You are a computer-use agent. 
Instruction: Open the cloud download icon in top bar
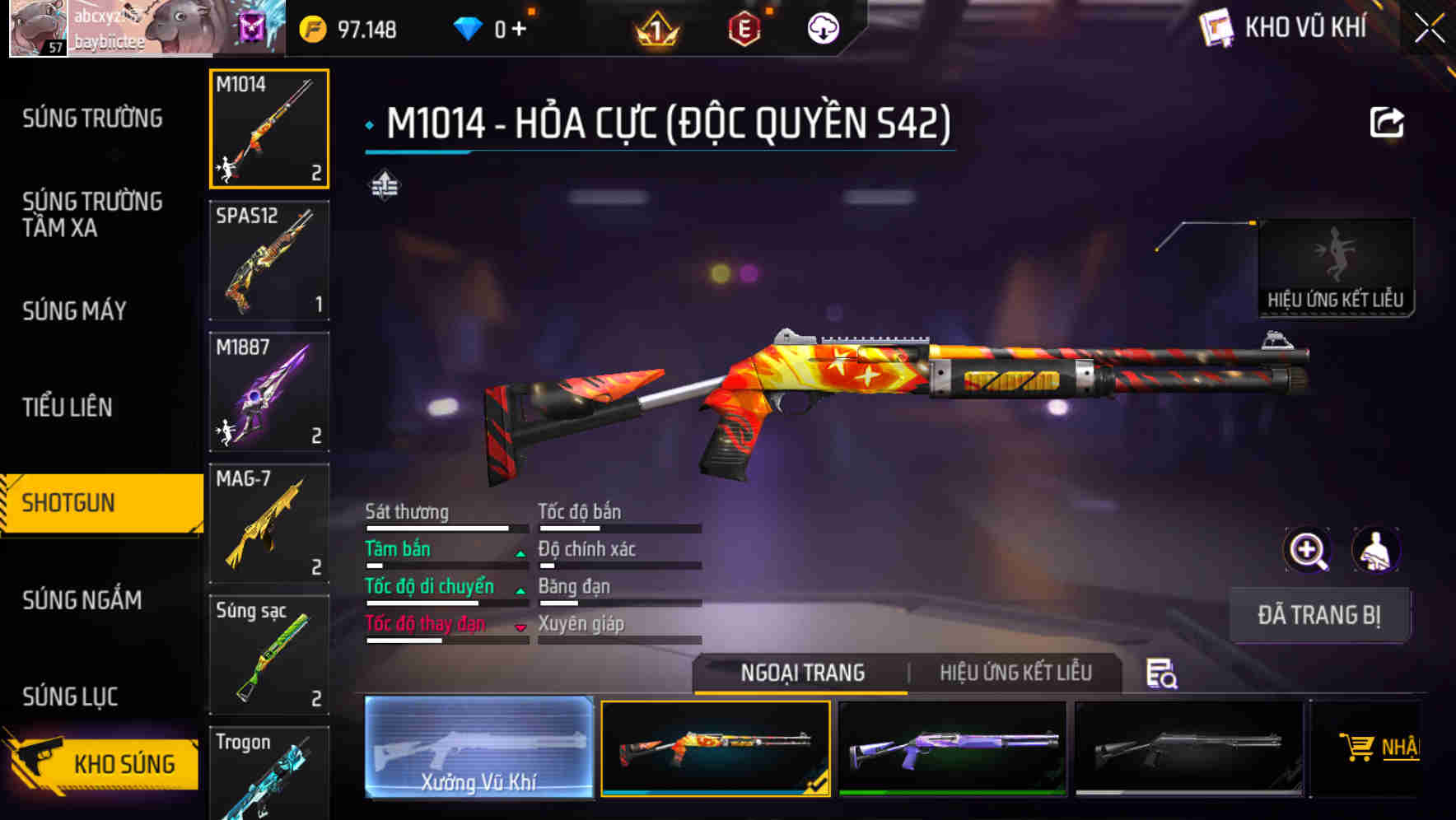pyautogui.click(x=823, y=28)
